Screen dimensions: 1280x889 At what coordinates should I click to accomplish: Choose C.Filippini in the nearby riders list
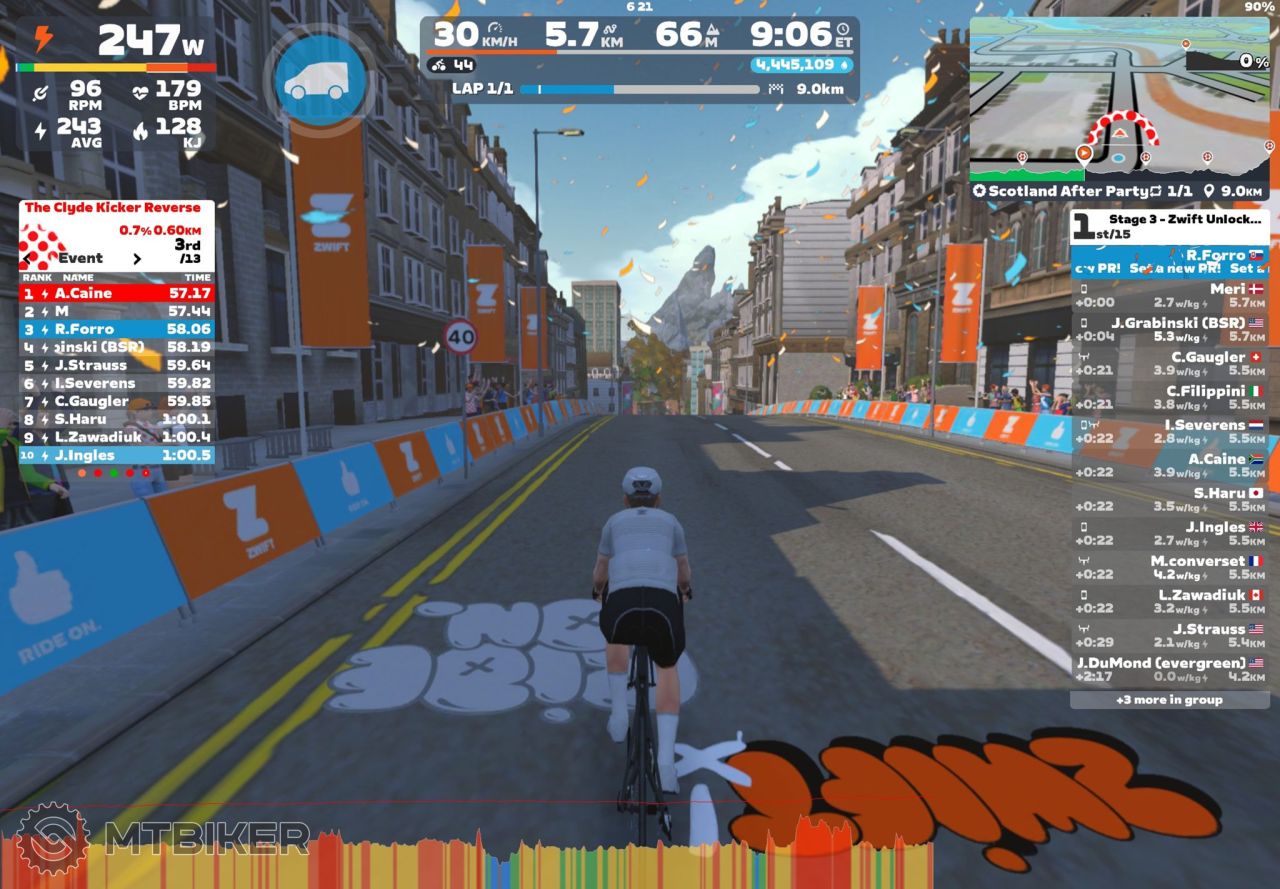pos(1169,398)
